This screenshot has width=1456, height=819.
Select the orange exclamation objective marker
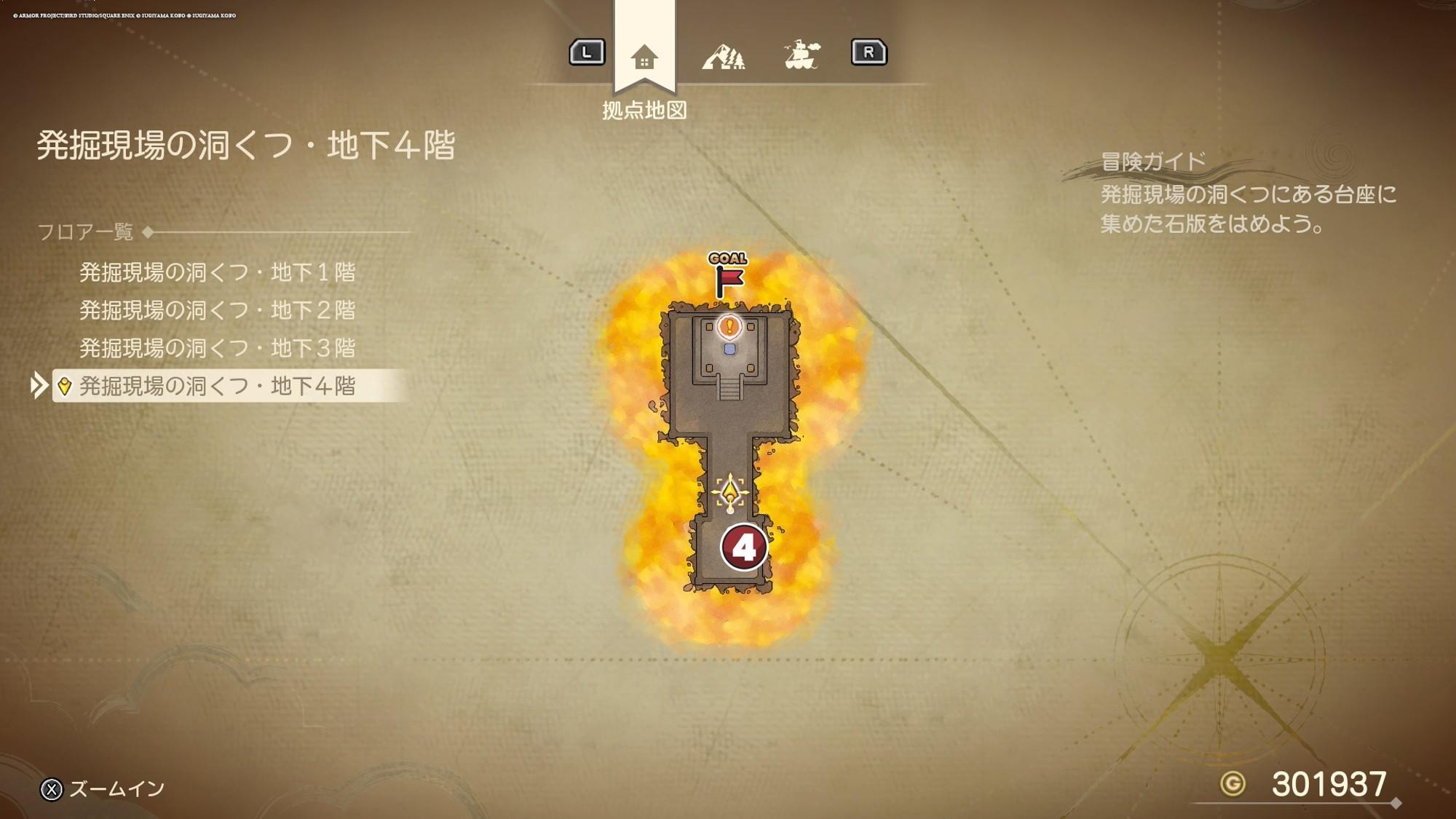tap(729, 326)
